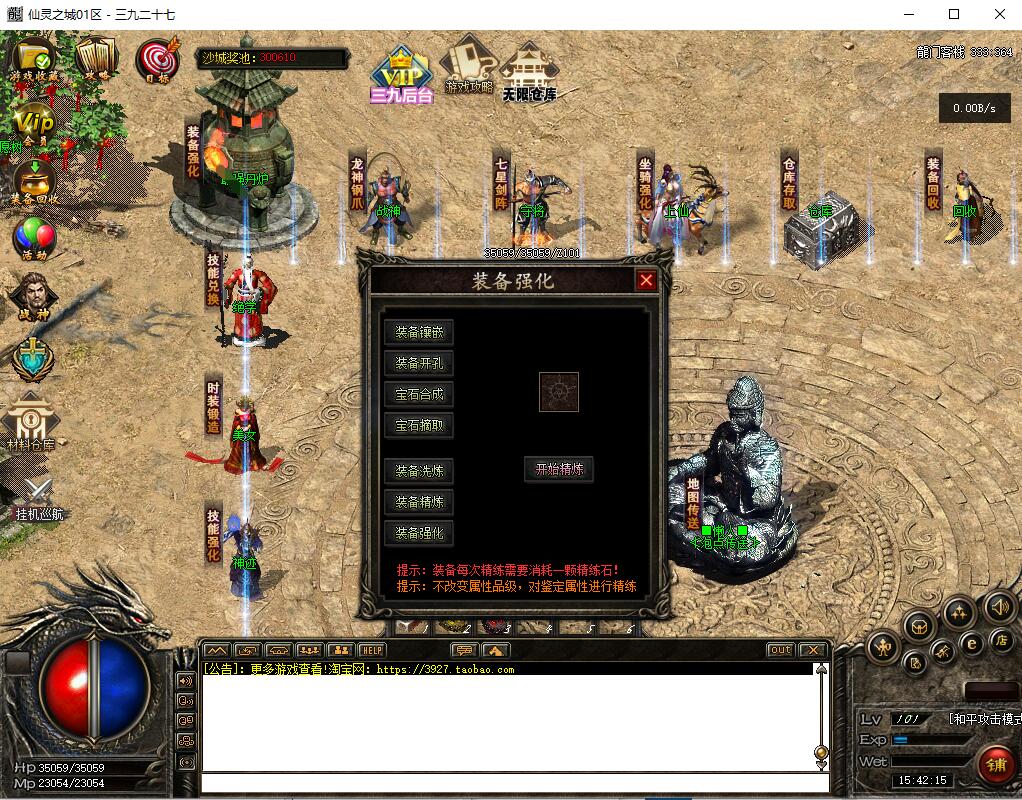1022x800 pixels.
Task: Close the 装备强化 panel
Action: (646, 281)
